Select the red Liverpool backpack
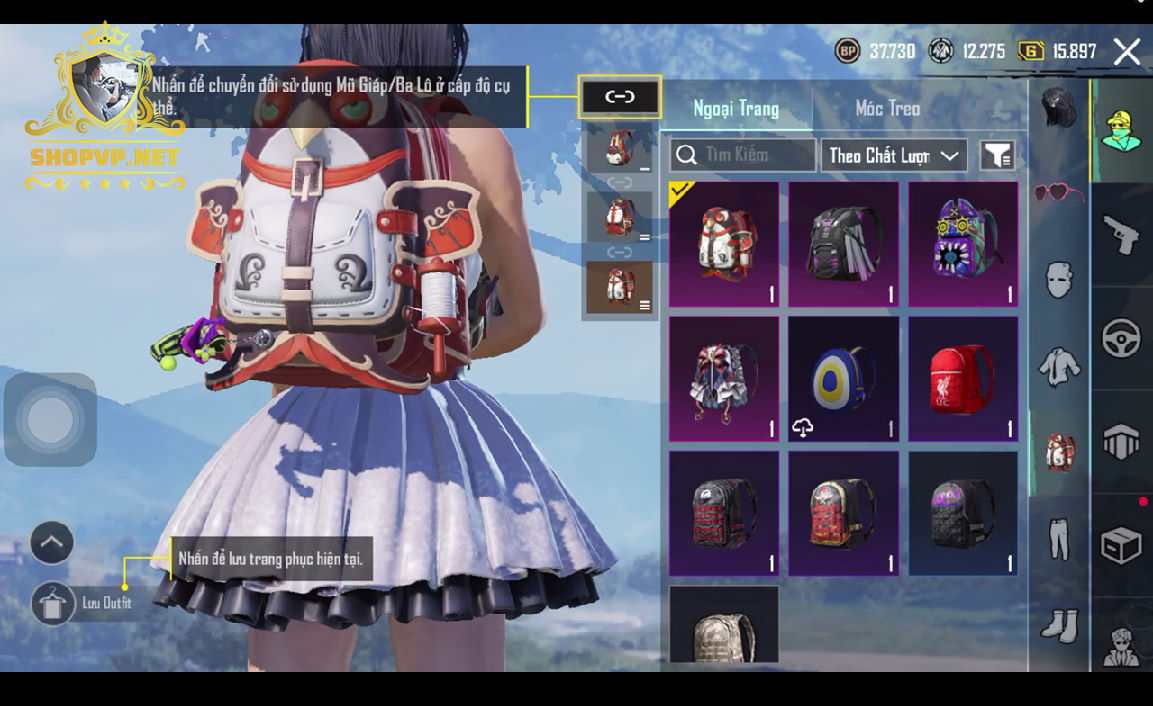Viewport: 1153px width, 706px height. [963, 379]
